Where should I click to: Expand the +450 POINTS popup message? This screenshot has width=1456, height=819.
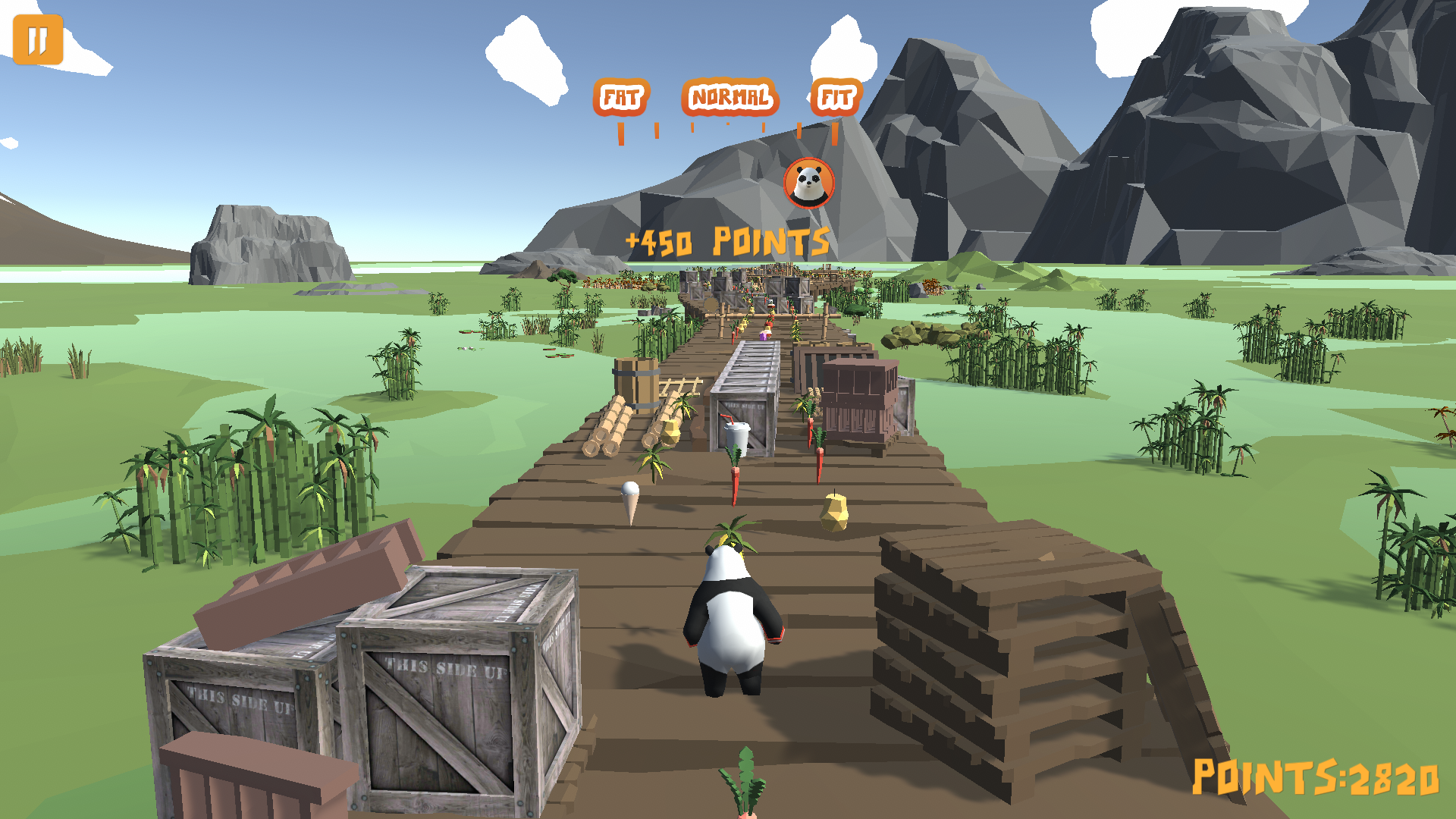coord(726,241)
